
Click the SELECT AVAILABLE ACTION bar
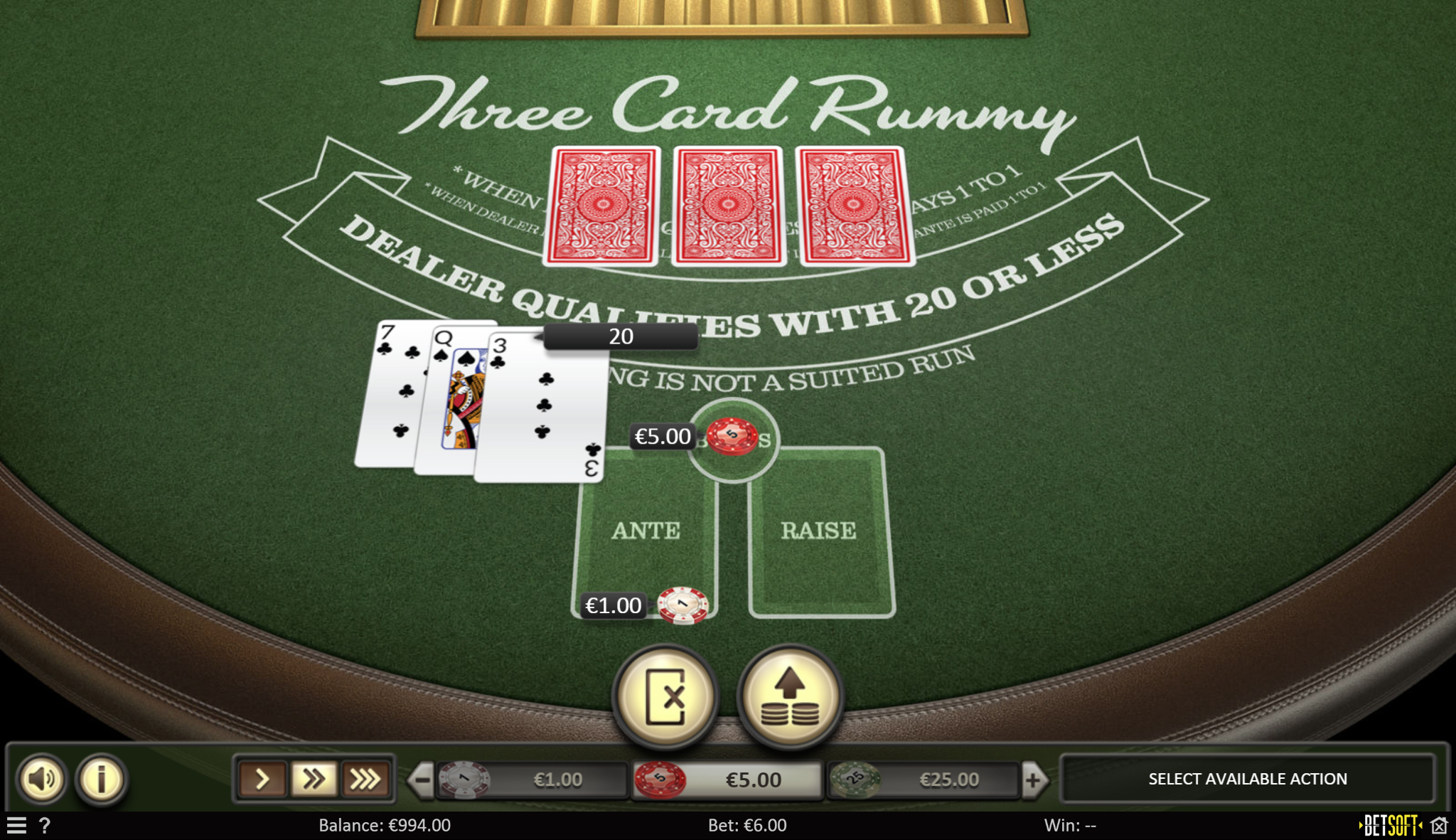[x=1247, y=778]
